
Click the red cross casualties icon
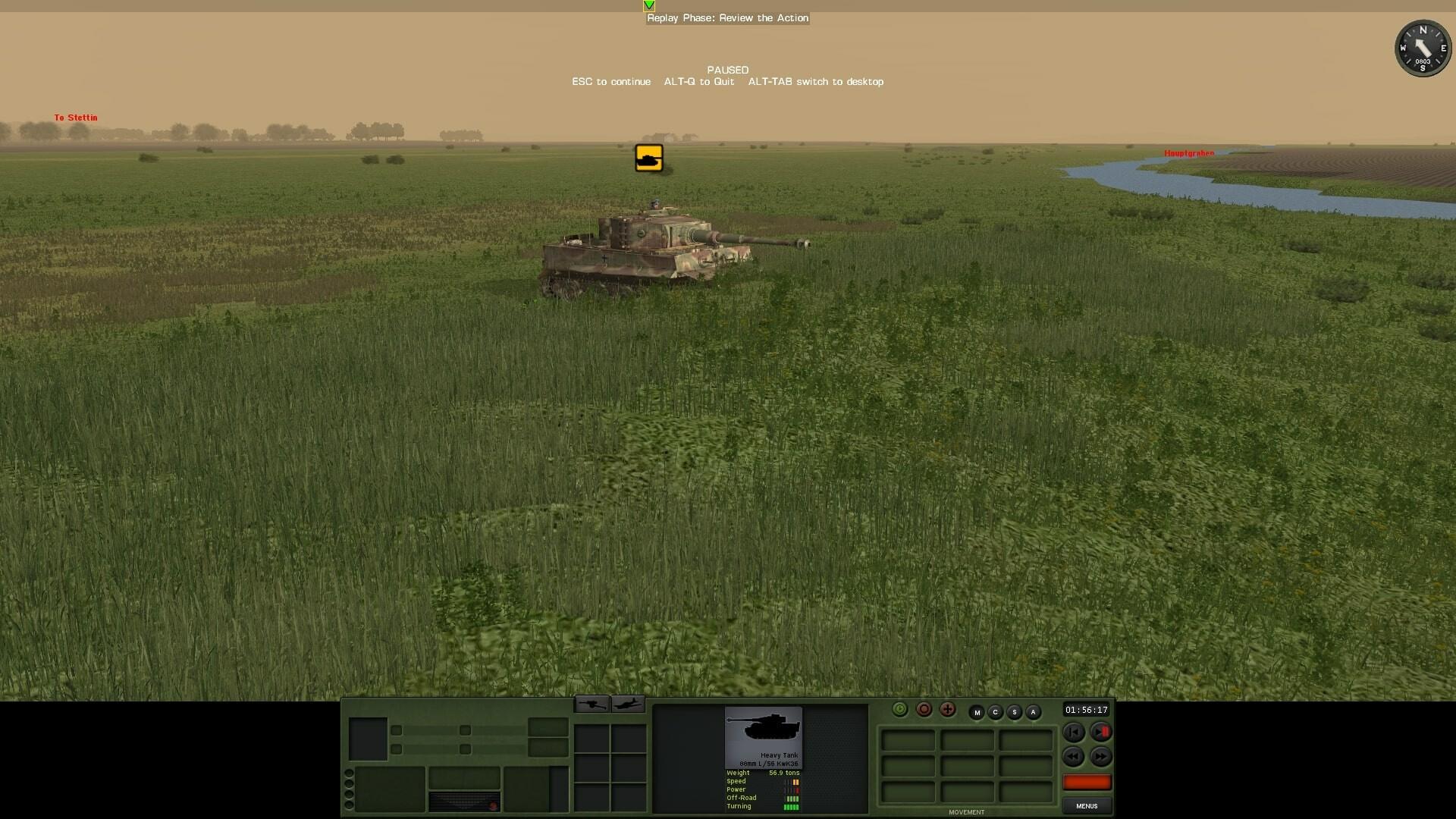[948, 710]
